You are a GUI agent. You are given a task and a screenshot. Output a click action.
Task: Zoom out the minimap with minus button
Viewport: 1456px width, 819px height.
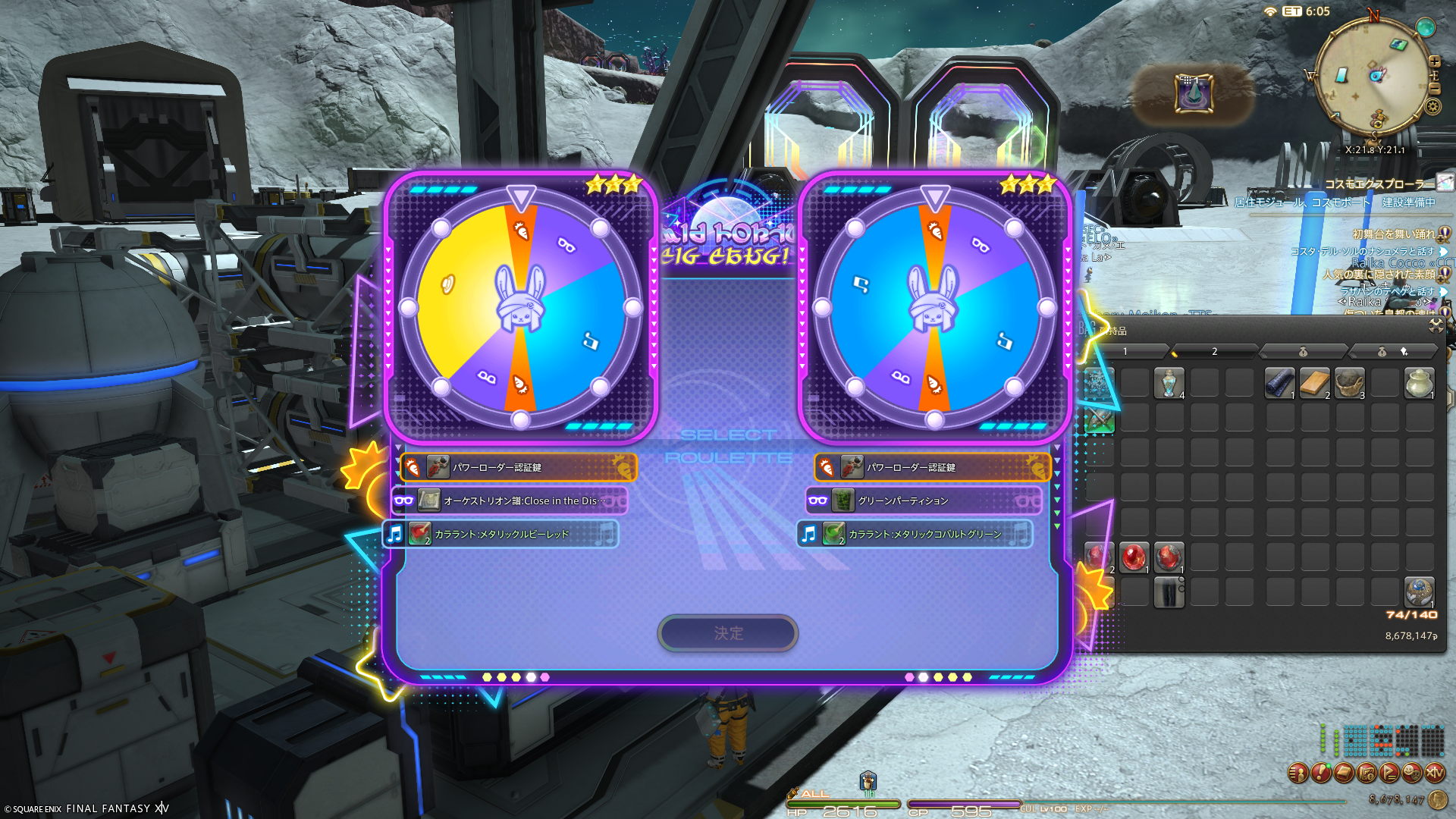click(x=1435, y=88)
